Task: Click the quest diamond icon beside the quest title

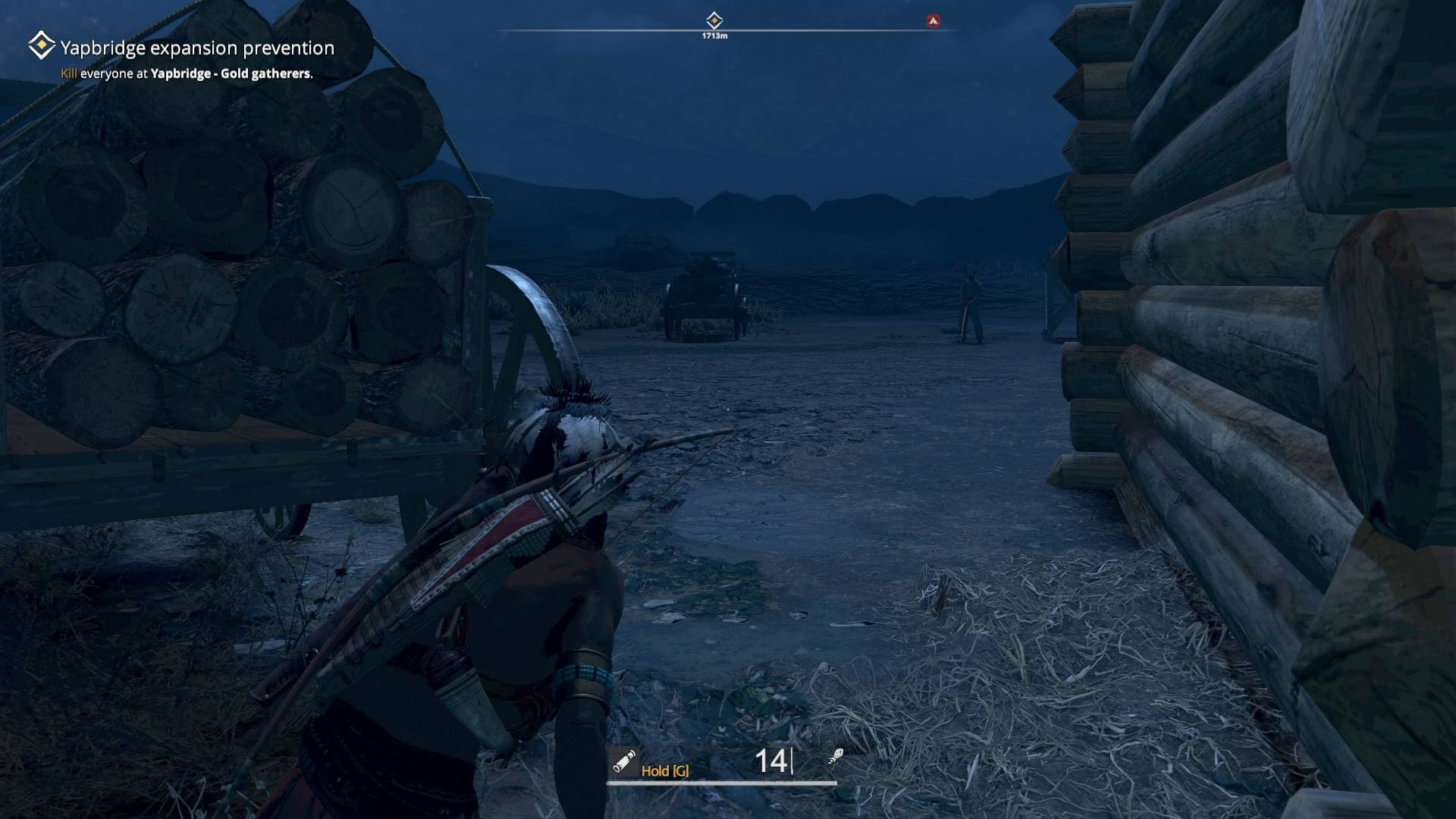Action: [x=41, y=45]
